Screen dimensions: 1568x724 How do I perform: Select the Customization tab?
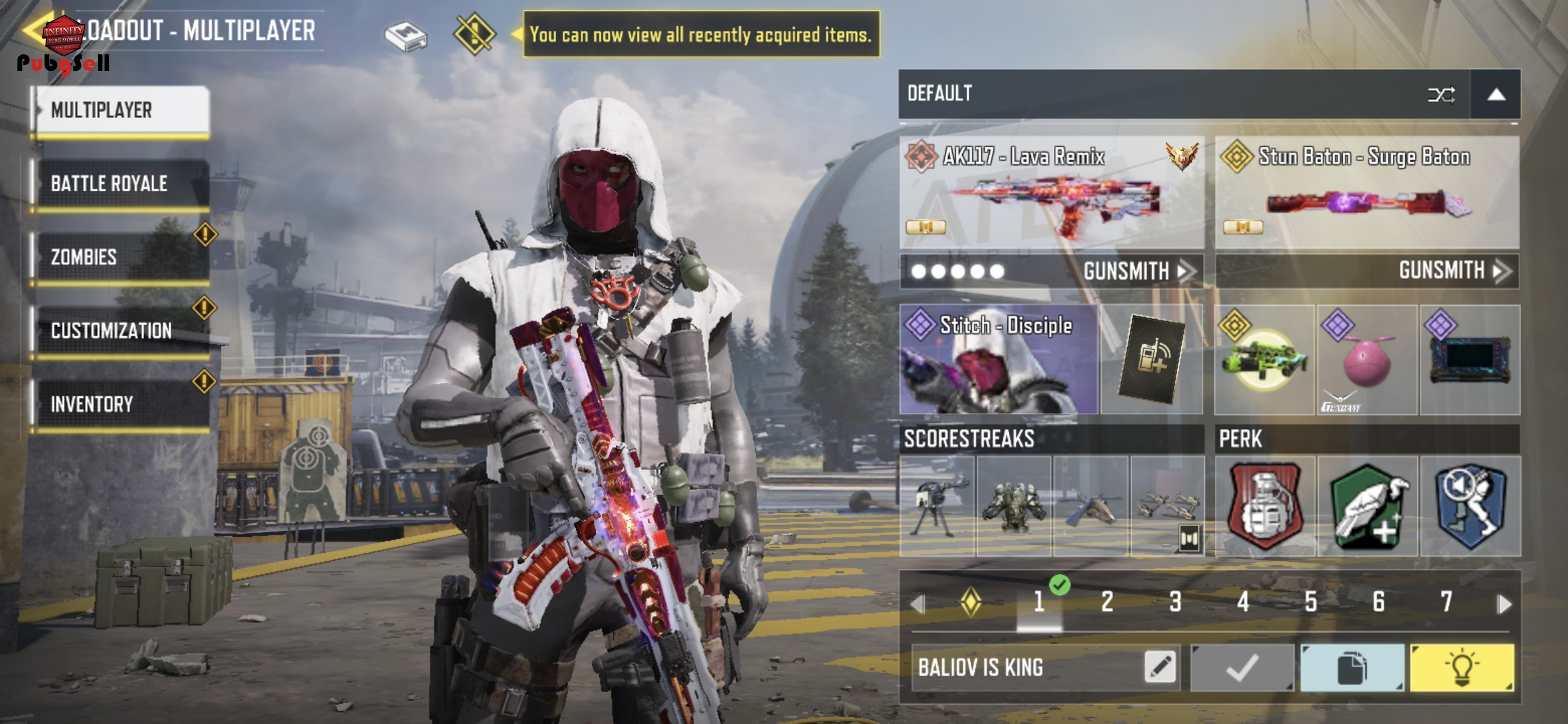pyautogui.click(x=122, y=331)
